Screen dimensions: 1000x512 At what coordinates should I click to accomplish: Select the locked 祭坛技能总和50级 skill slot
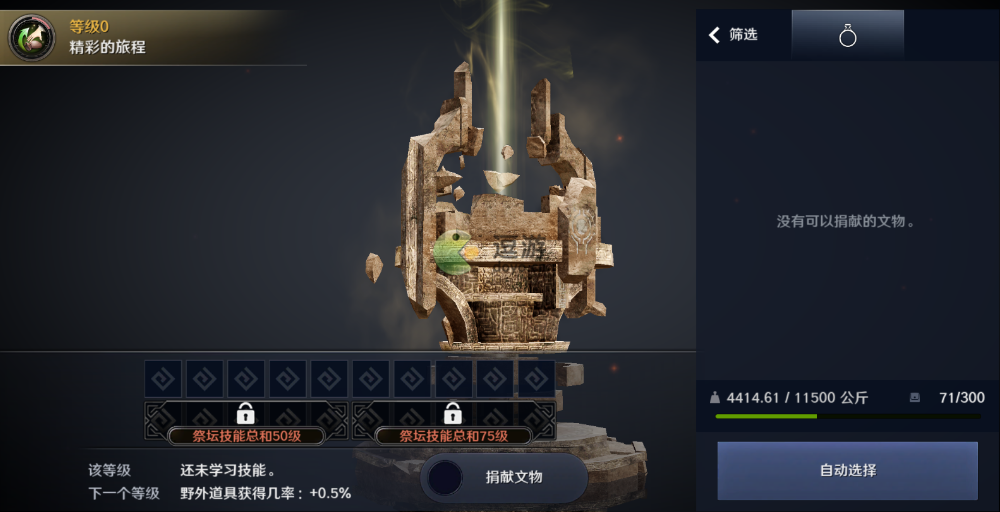(246, 420)
